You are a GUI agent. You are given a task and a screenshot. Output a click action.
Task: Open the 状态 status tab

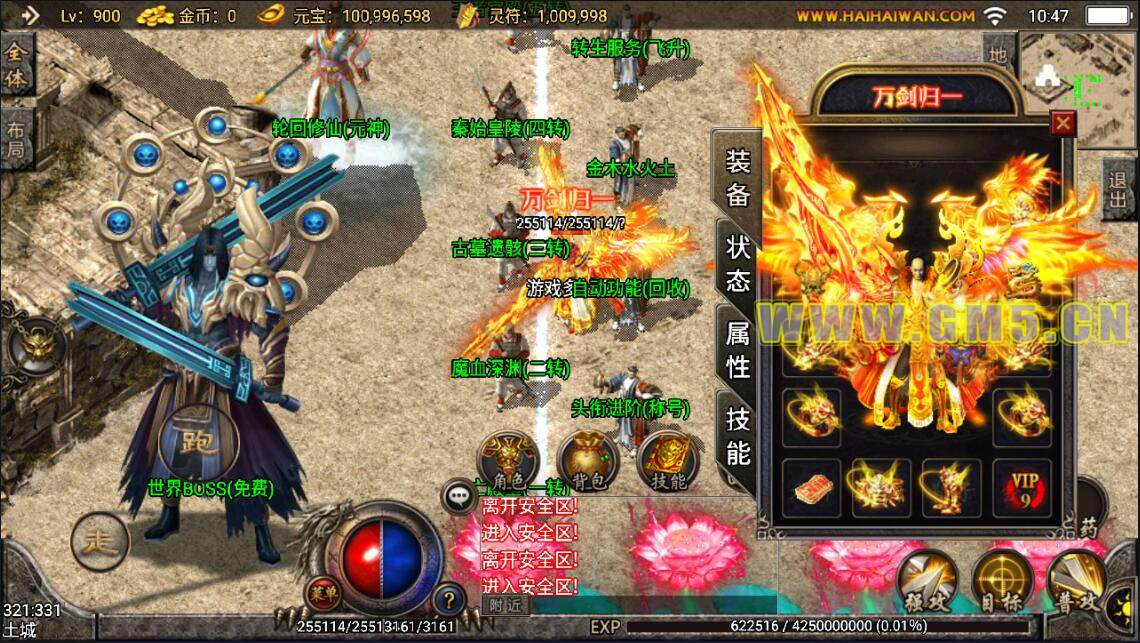coord(738,264)
